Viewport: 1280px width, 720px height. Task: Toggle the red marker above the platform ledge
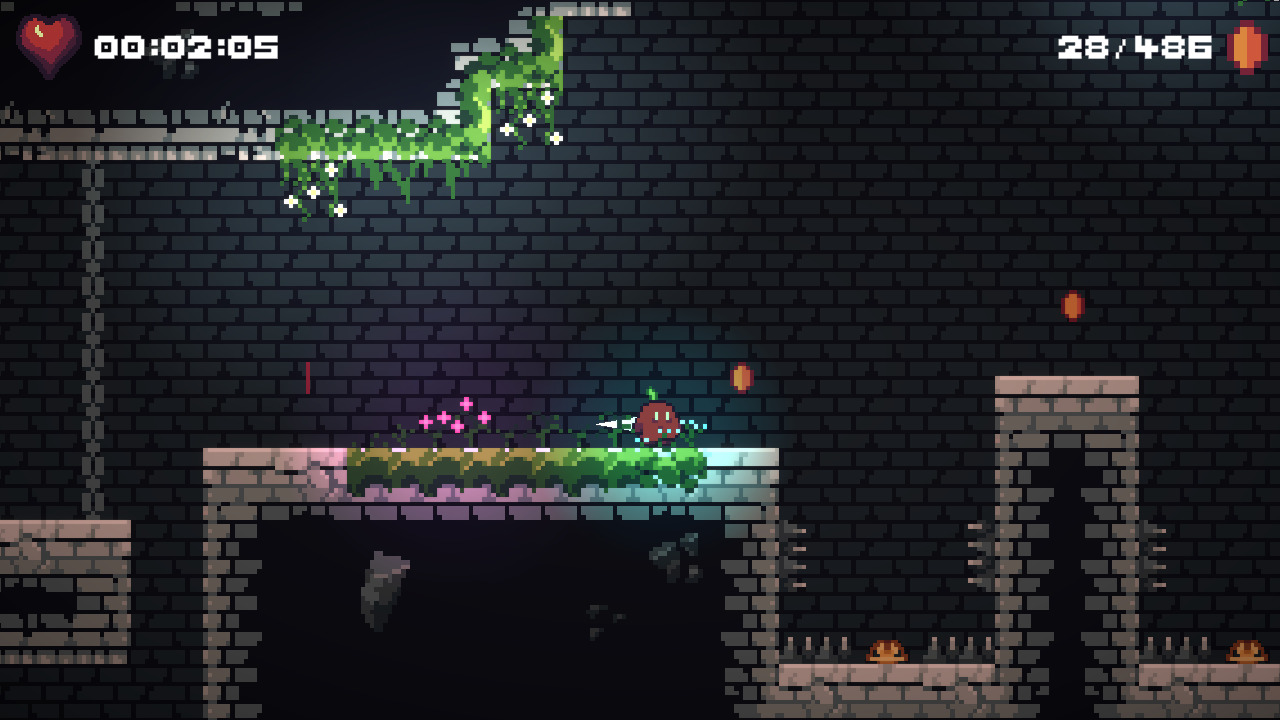click(x=307, y=378)
